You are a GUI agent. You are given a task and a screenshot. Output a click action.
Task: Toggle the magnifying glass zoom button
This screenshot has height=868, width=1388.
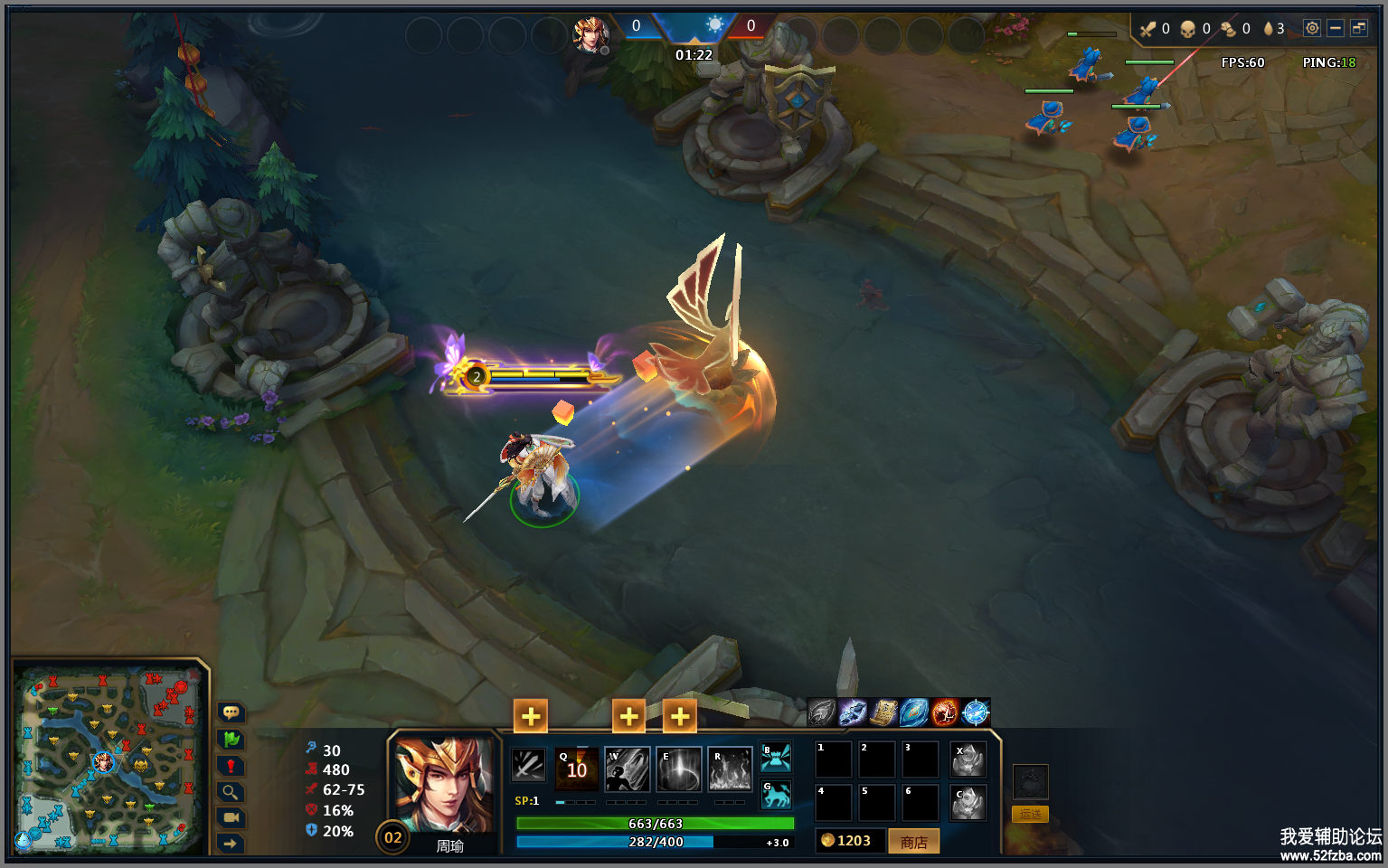click(x=231, y=792)
